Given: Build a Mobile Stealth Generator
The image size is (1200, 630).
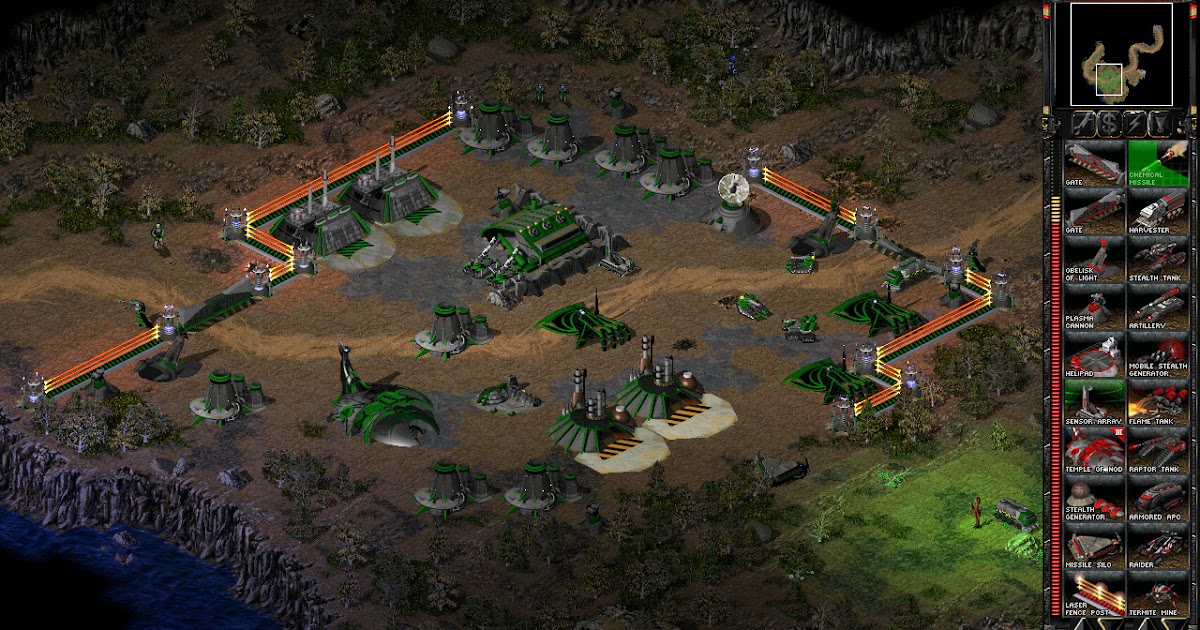Looking at the screenshot, I should [1158, 355].
